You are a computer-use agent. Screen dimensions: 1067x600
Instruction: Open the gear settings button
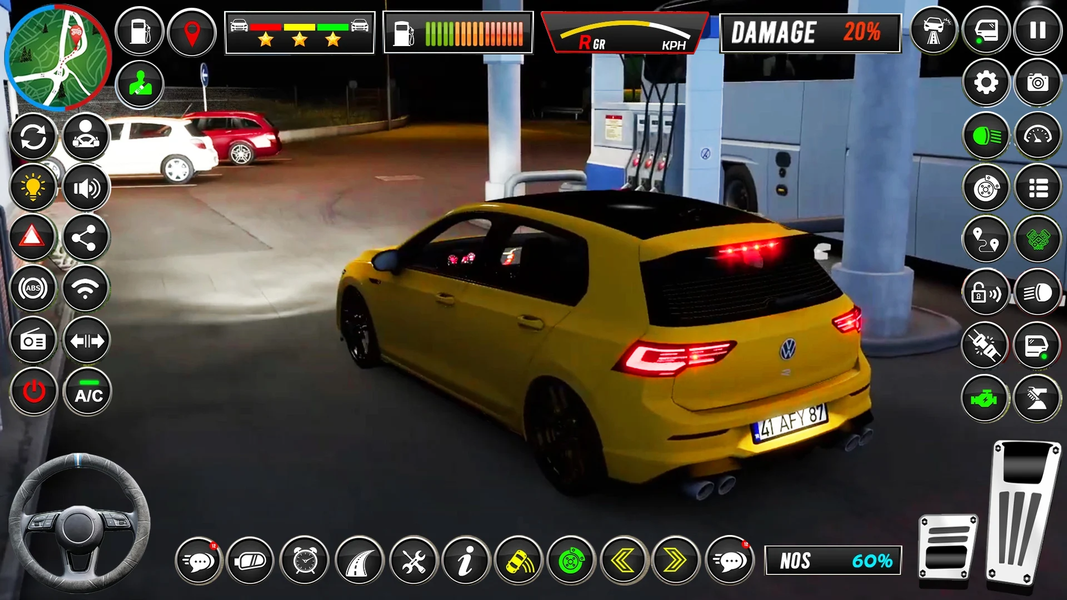click(986, 83)
